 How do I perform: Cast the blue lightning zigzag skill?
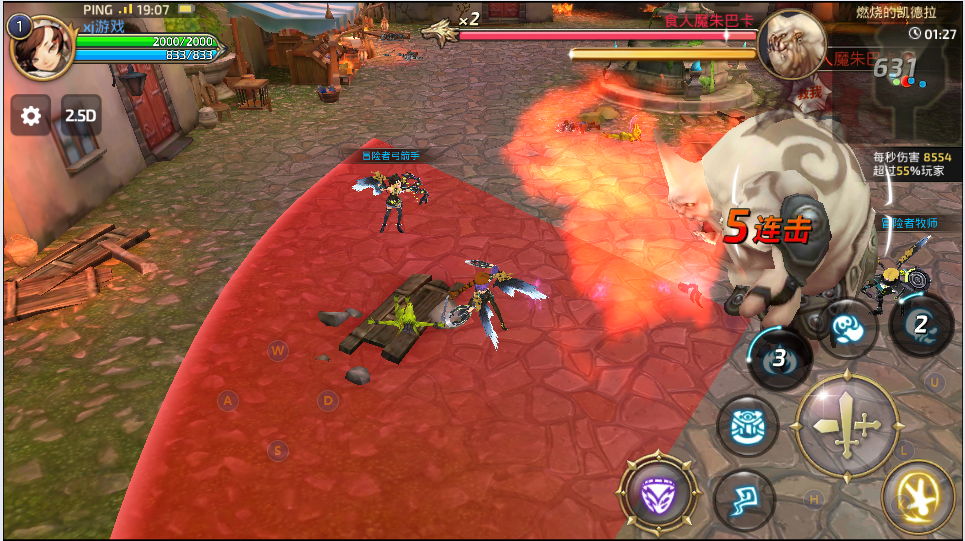[745, 500]
